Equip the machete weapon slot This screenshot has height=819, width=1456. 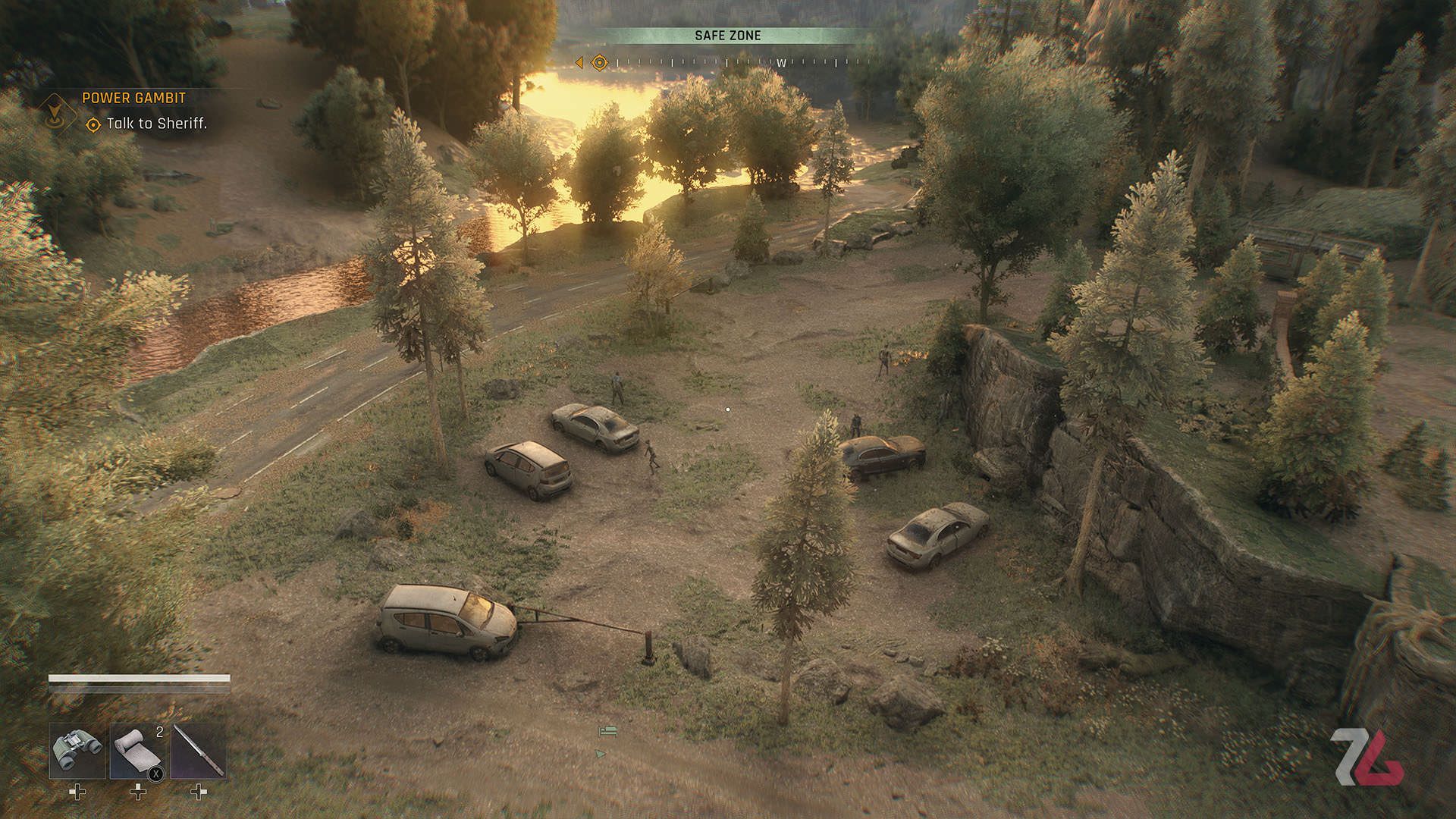(198, 751)
